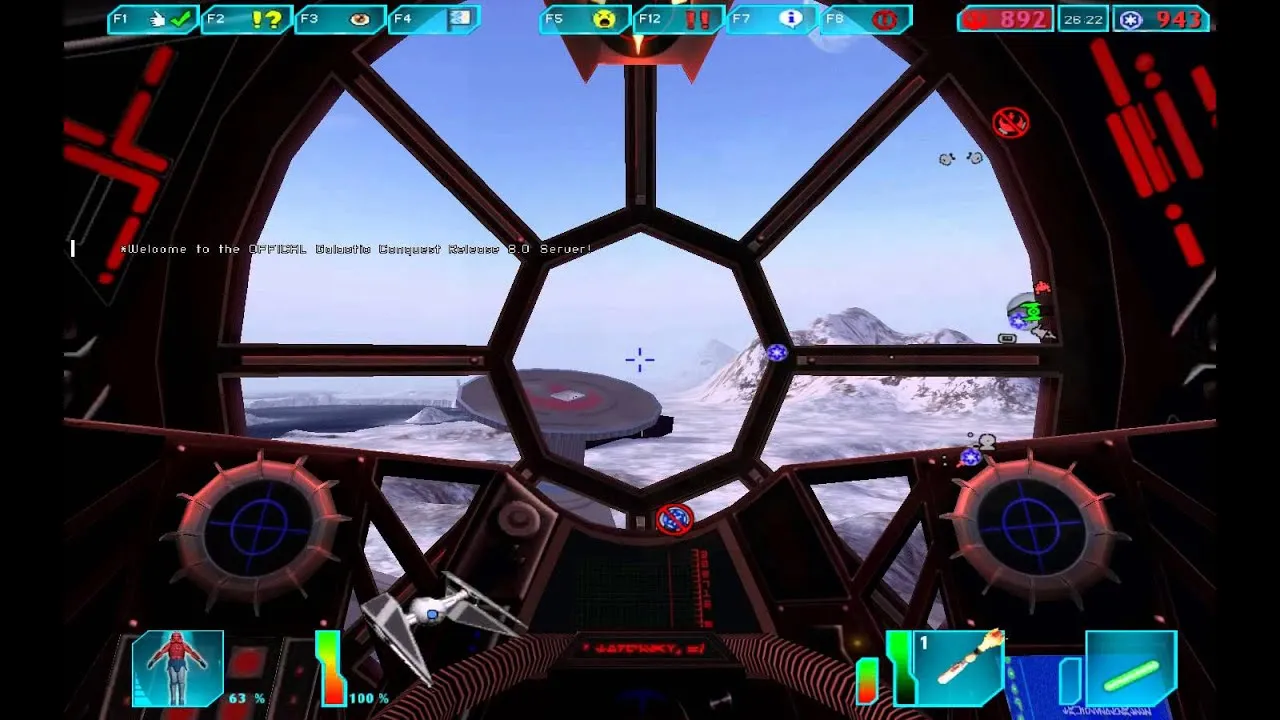Select the F12 red exclamation alert
The image size is (1280, 720).
tap(679, 19)
